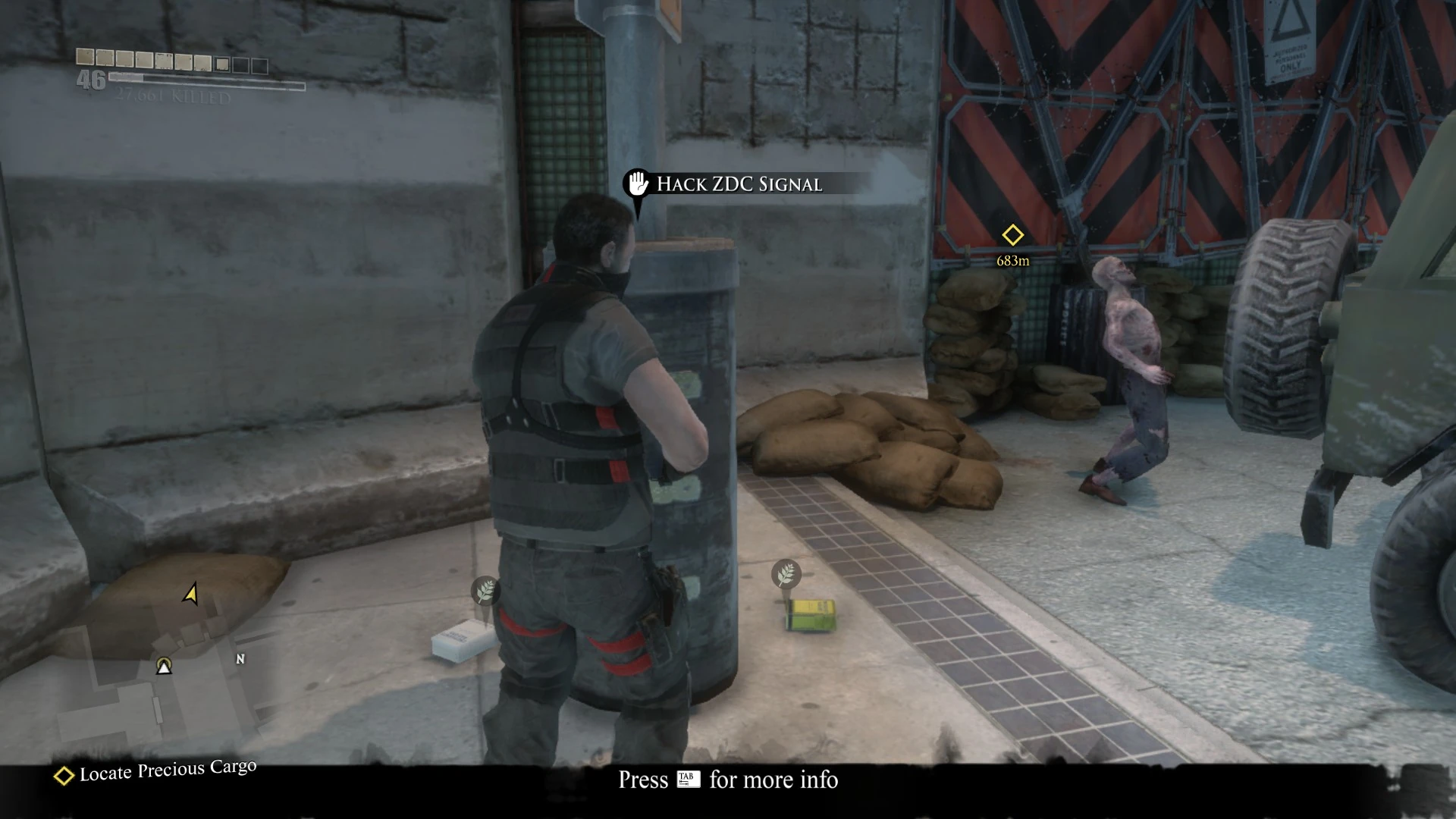
Task: Click the Hack ZDC Signal label
Action: (x=739, y=183)
